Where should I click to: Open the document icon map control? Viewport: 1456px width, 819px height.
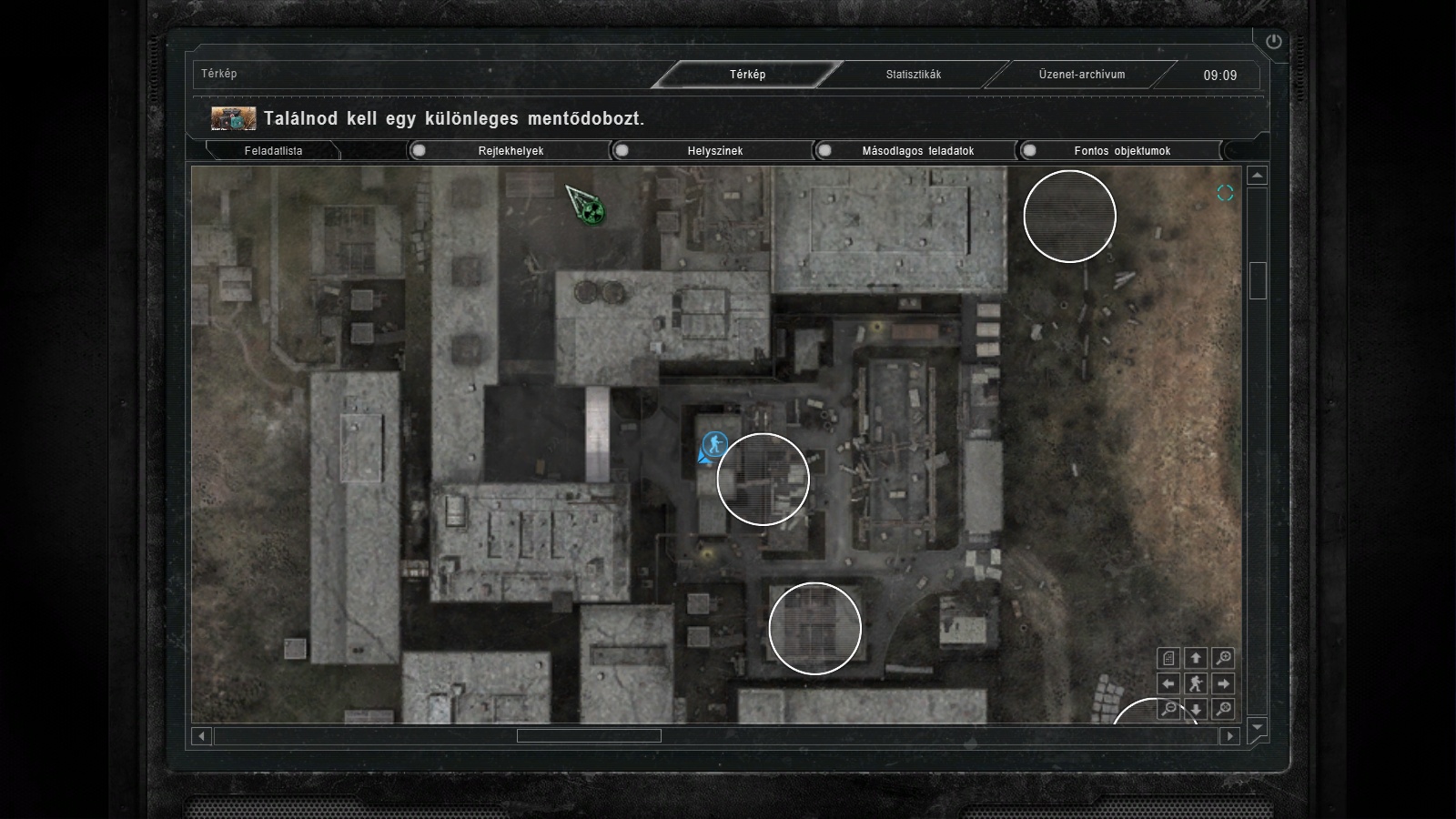1169,658
